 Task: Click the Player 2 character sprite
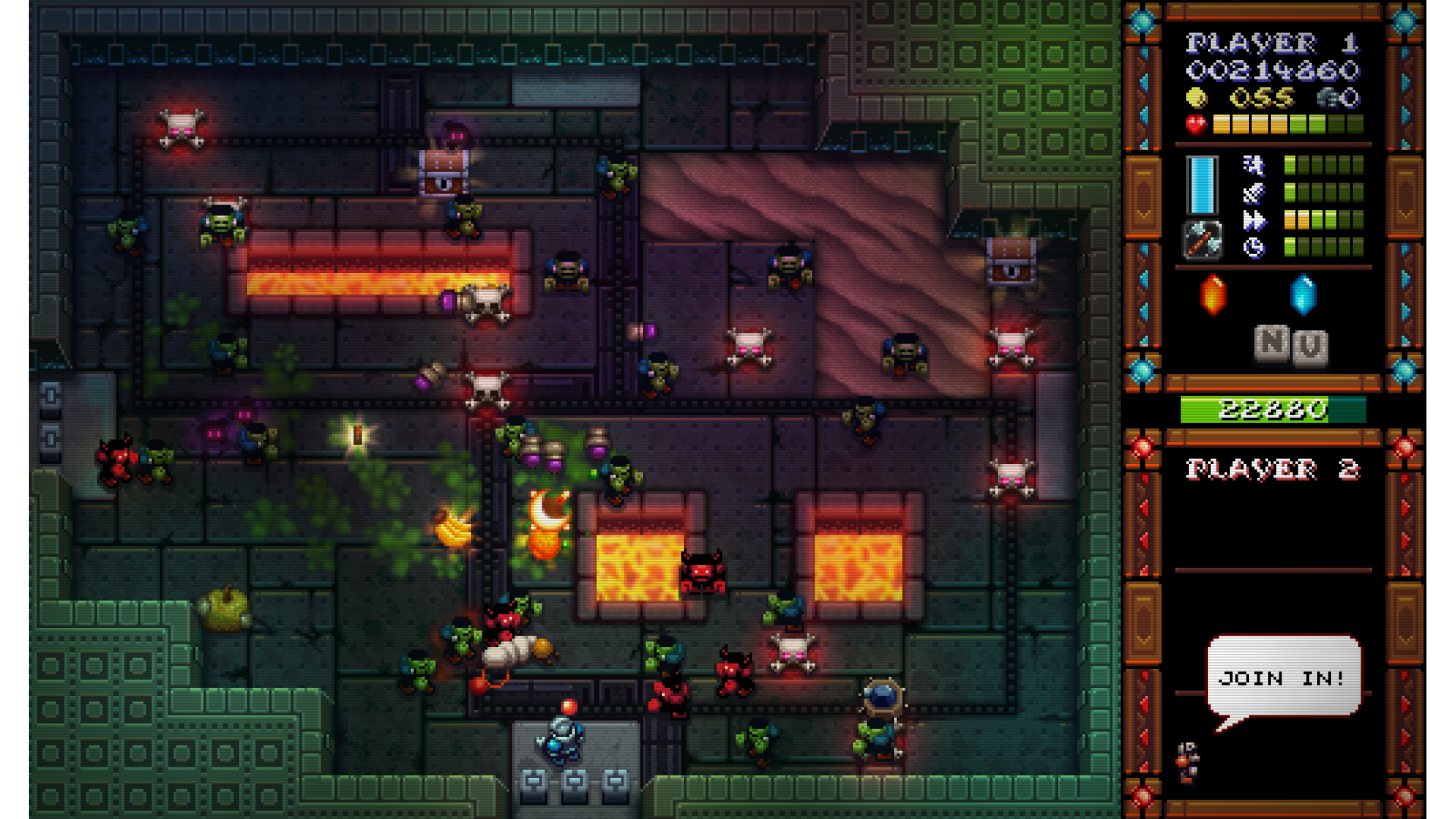pyautogui.click(x=1187, y=761)
